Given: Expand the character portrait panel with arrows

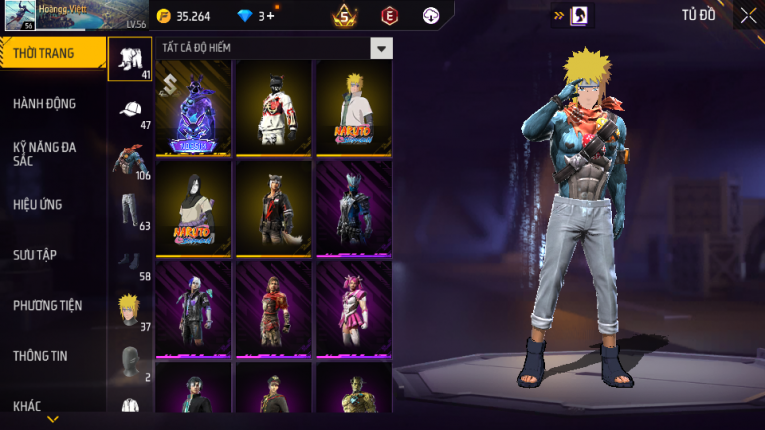Looking at the screenshot, I should [x=571, y=16].
